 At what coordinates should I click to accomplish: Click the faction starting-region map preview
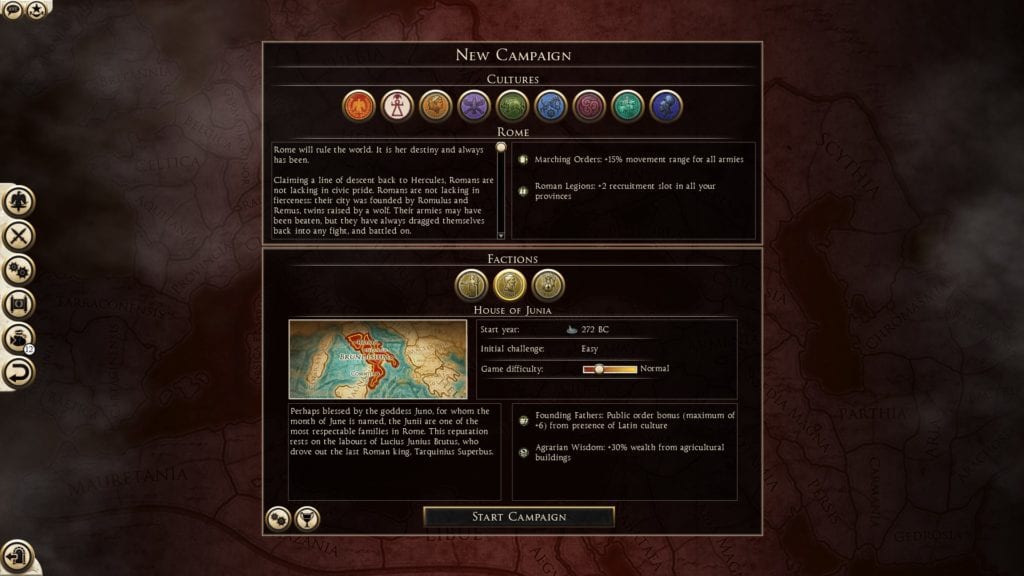(377, 359)
